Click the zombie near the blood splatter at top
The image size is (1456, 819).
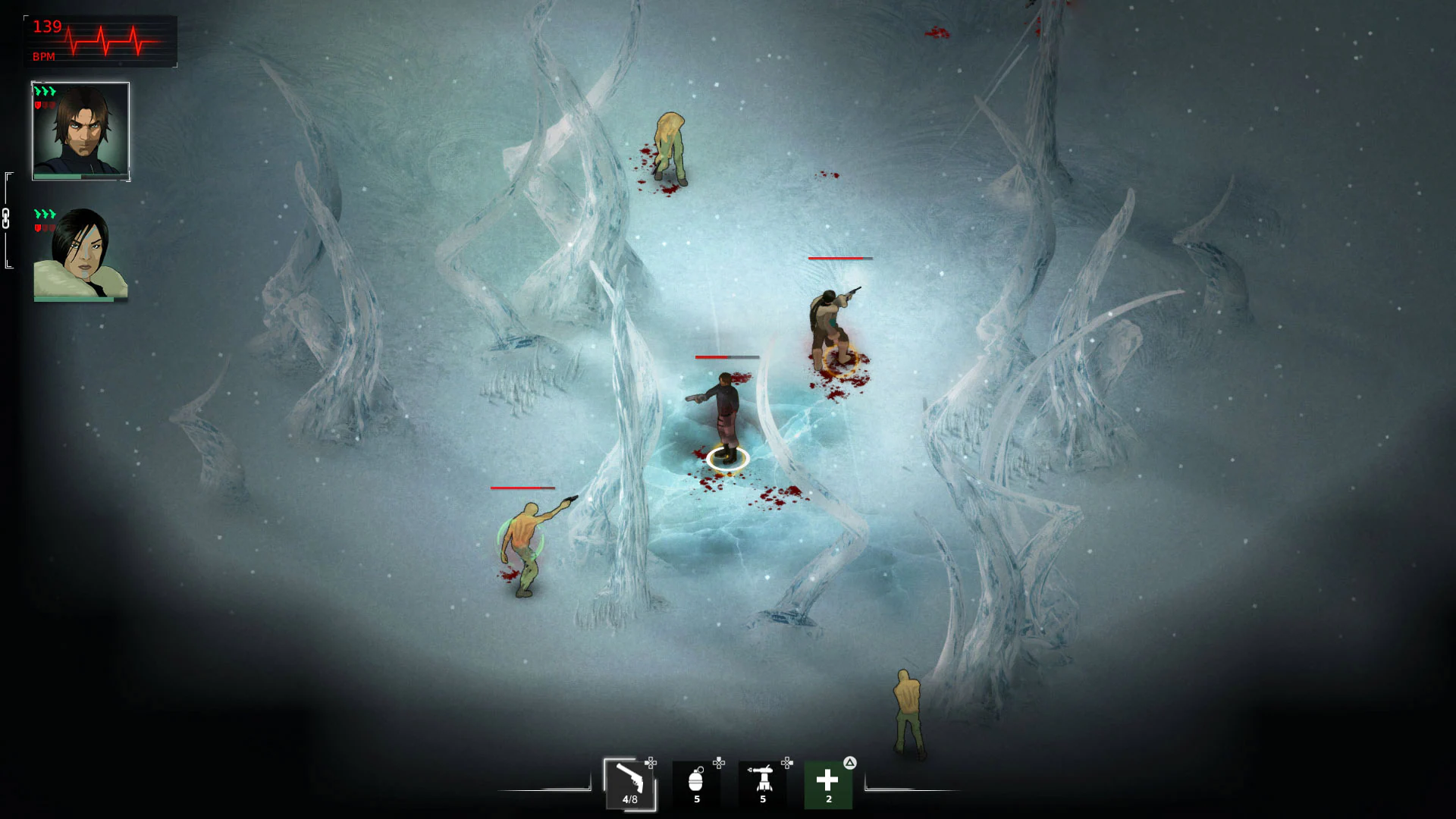point(670,144)
